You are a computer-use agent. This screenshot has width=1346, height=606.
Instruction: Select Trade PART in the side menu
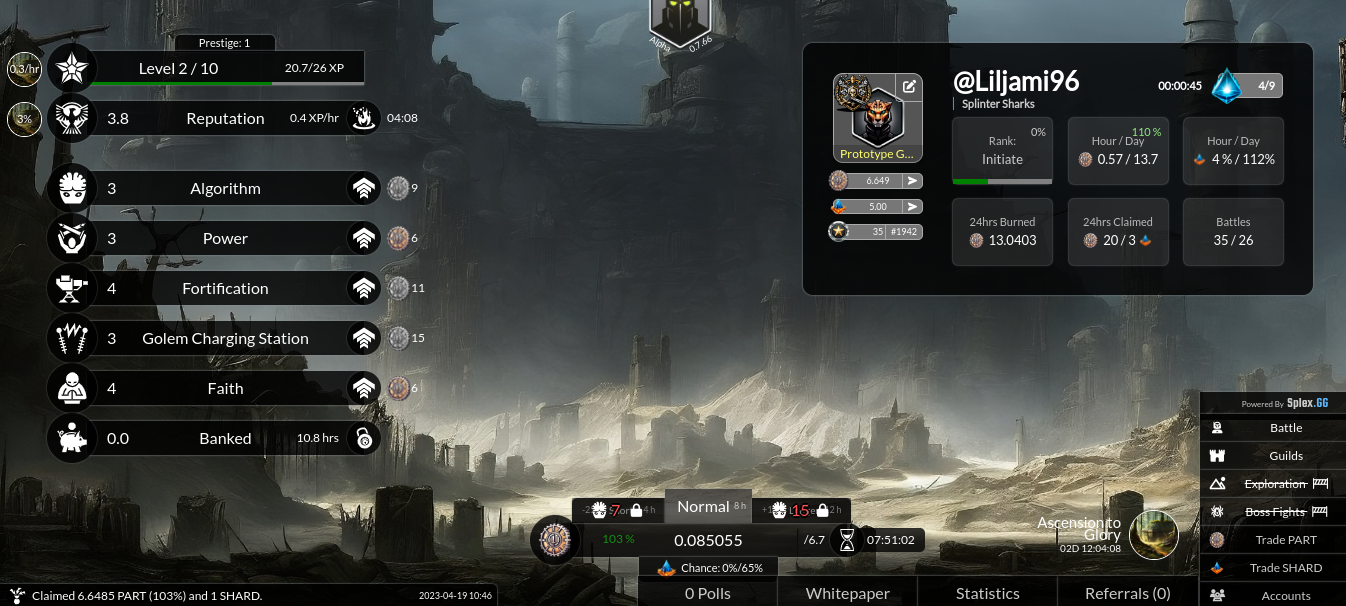pos(1285,540)
